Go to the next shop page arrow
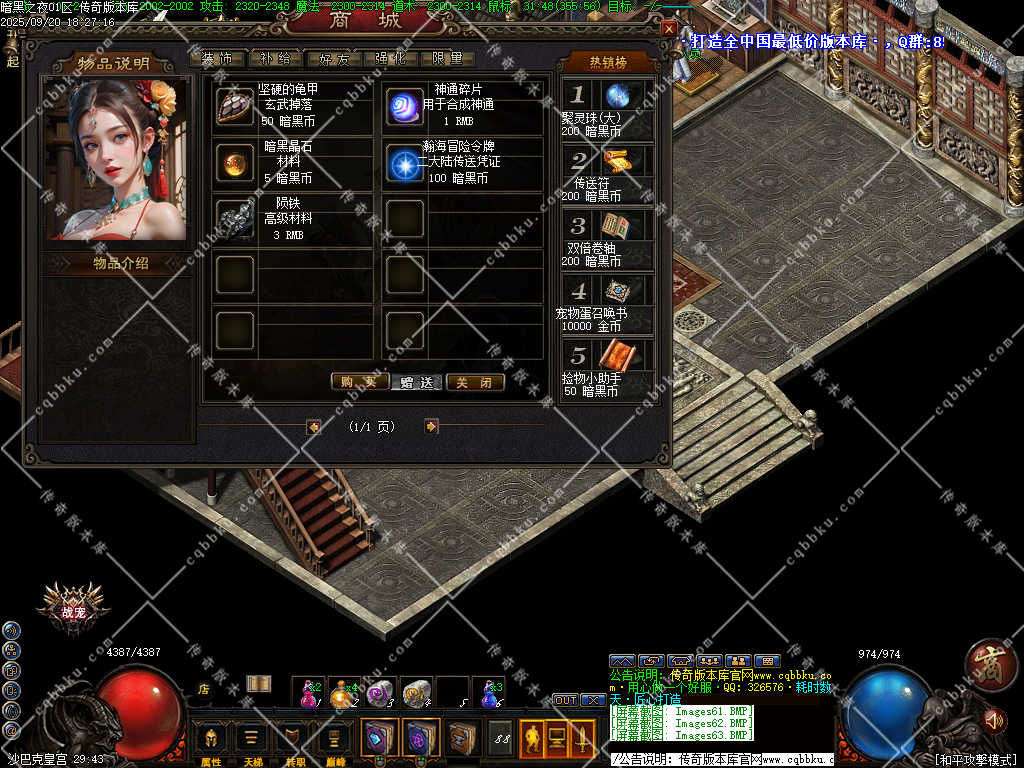The width and height of the screenshot is (1024, 768). 431,426
